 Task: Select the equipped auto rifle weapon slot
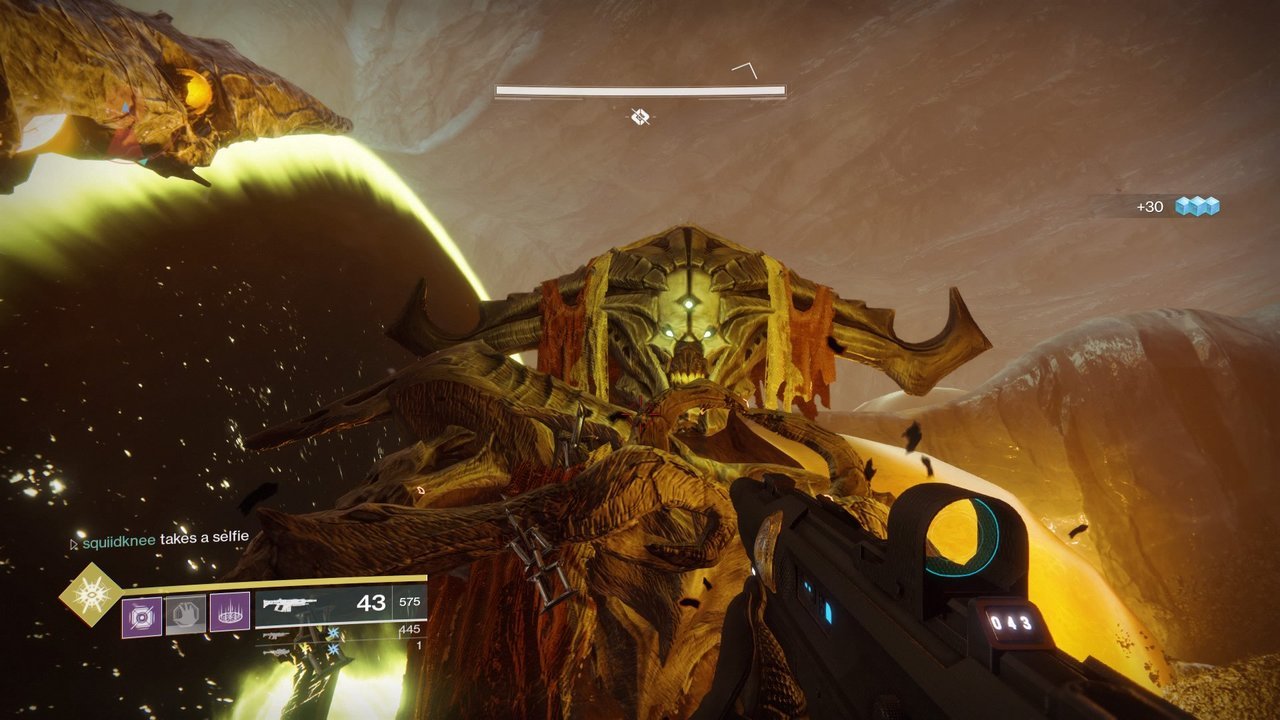pos(340,604)
